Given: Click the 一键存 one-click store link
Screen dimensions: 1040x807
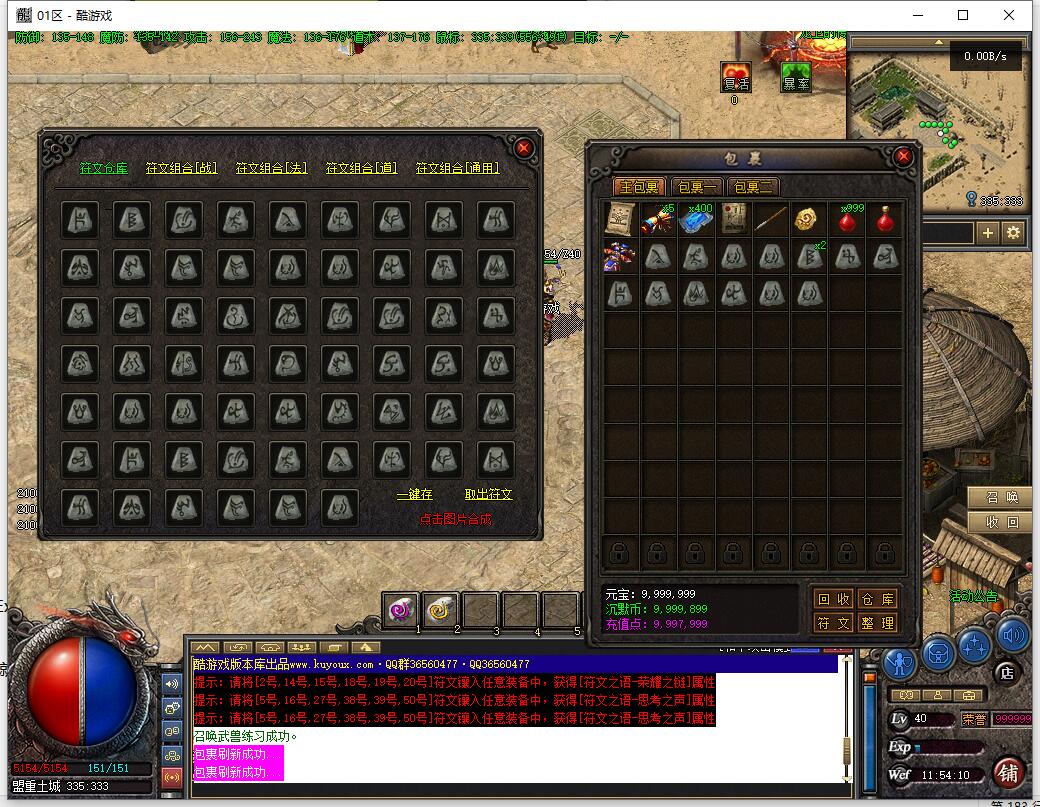Looking at the screenshot, I should 414,494.
